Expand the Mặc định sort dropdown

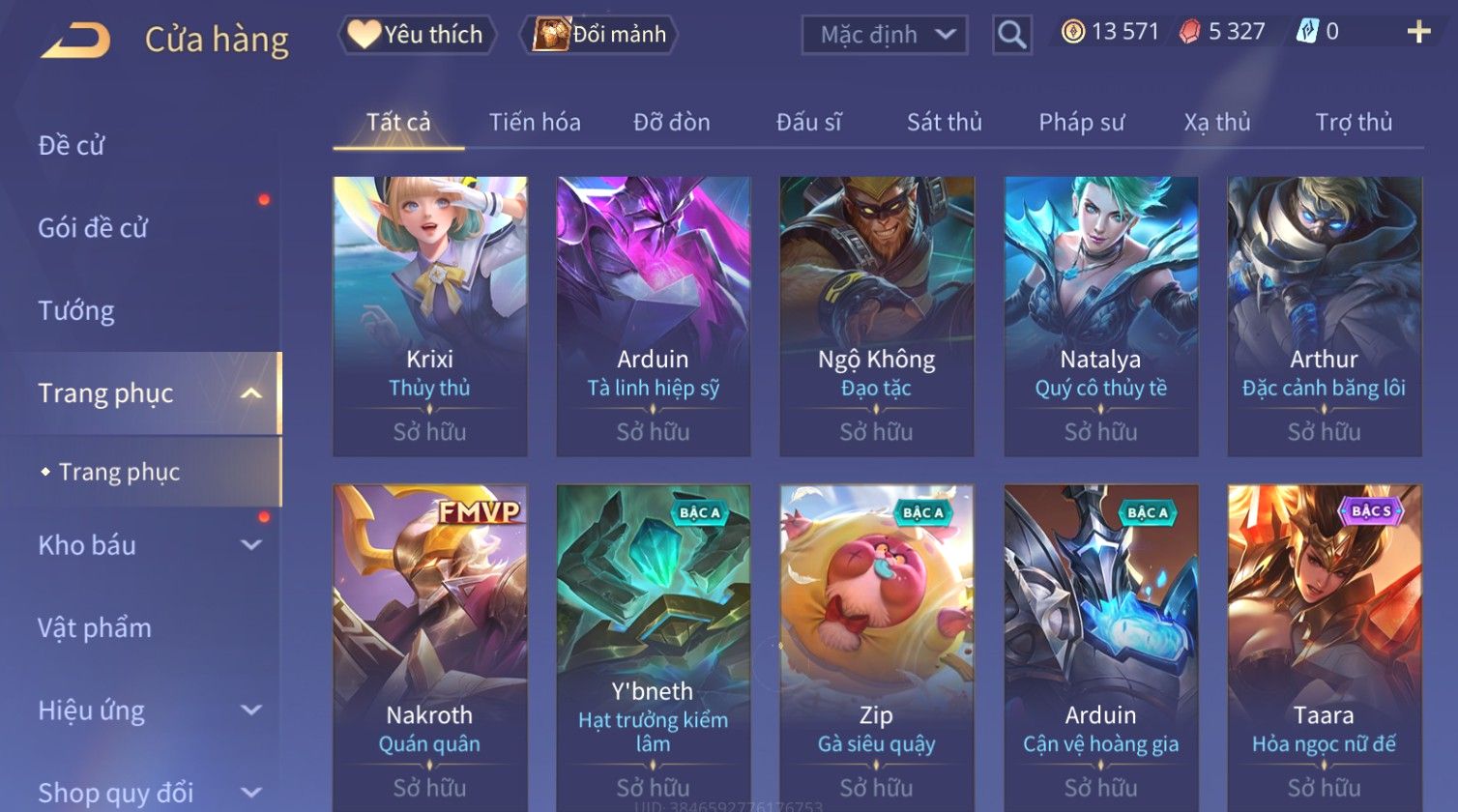pyautogui.click(x=885, y=35)
